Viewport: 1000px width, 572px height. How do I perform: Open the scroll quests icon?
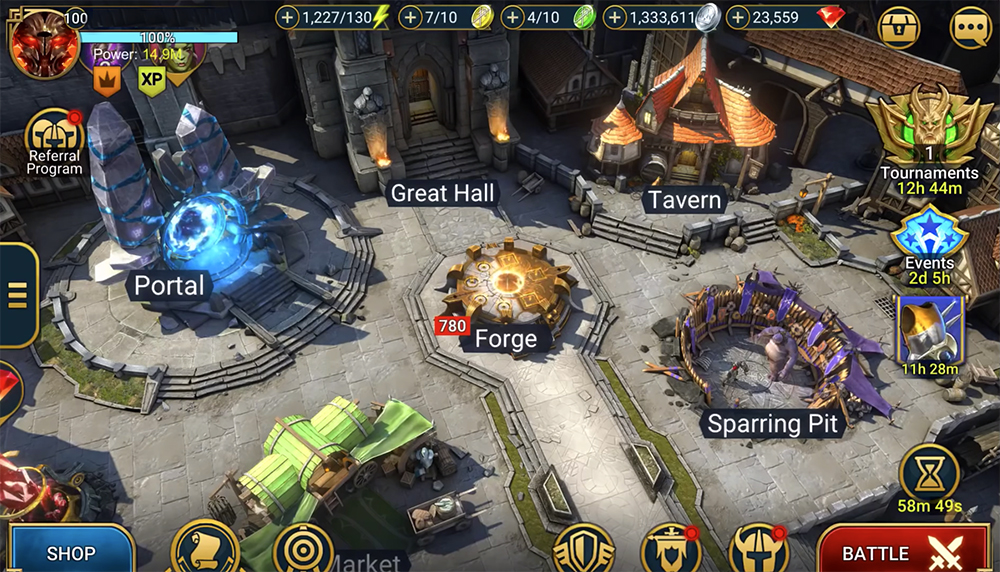[x=204, y=549]
